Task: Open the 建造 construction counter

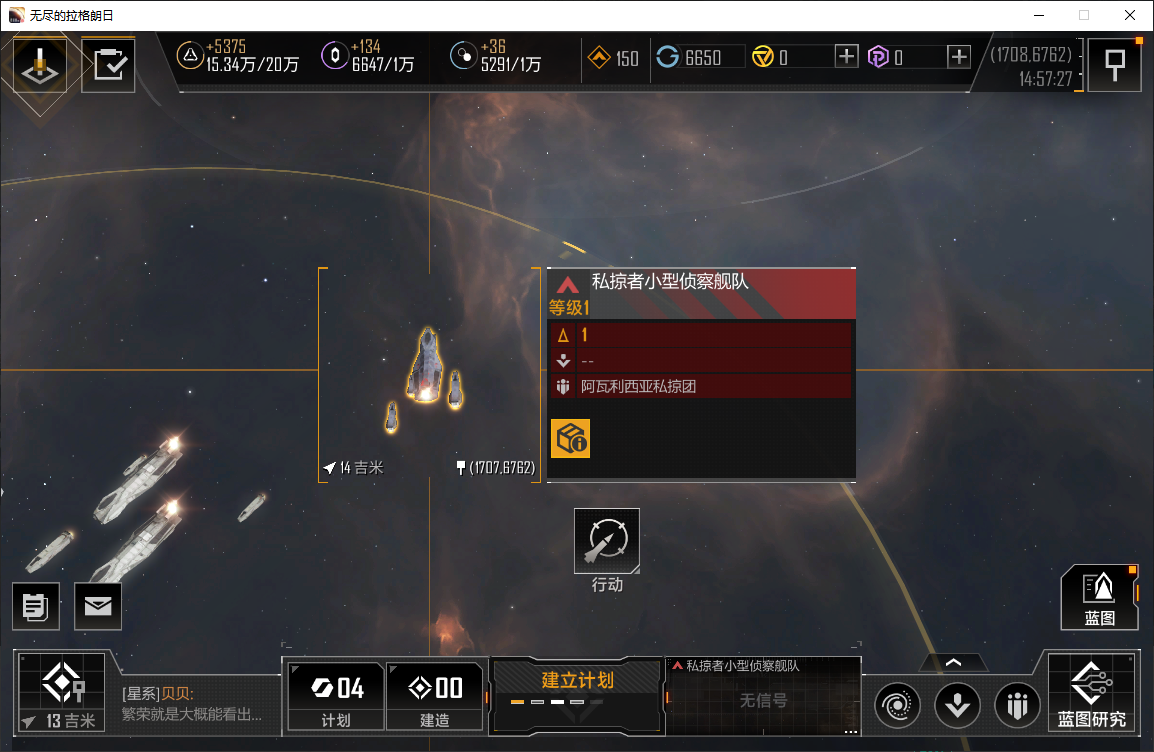Action: (x=434, y=694)
